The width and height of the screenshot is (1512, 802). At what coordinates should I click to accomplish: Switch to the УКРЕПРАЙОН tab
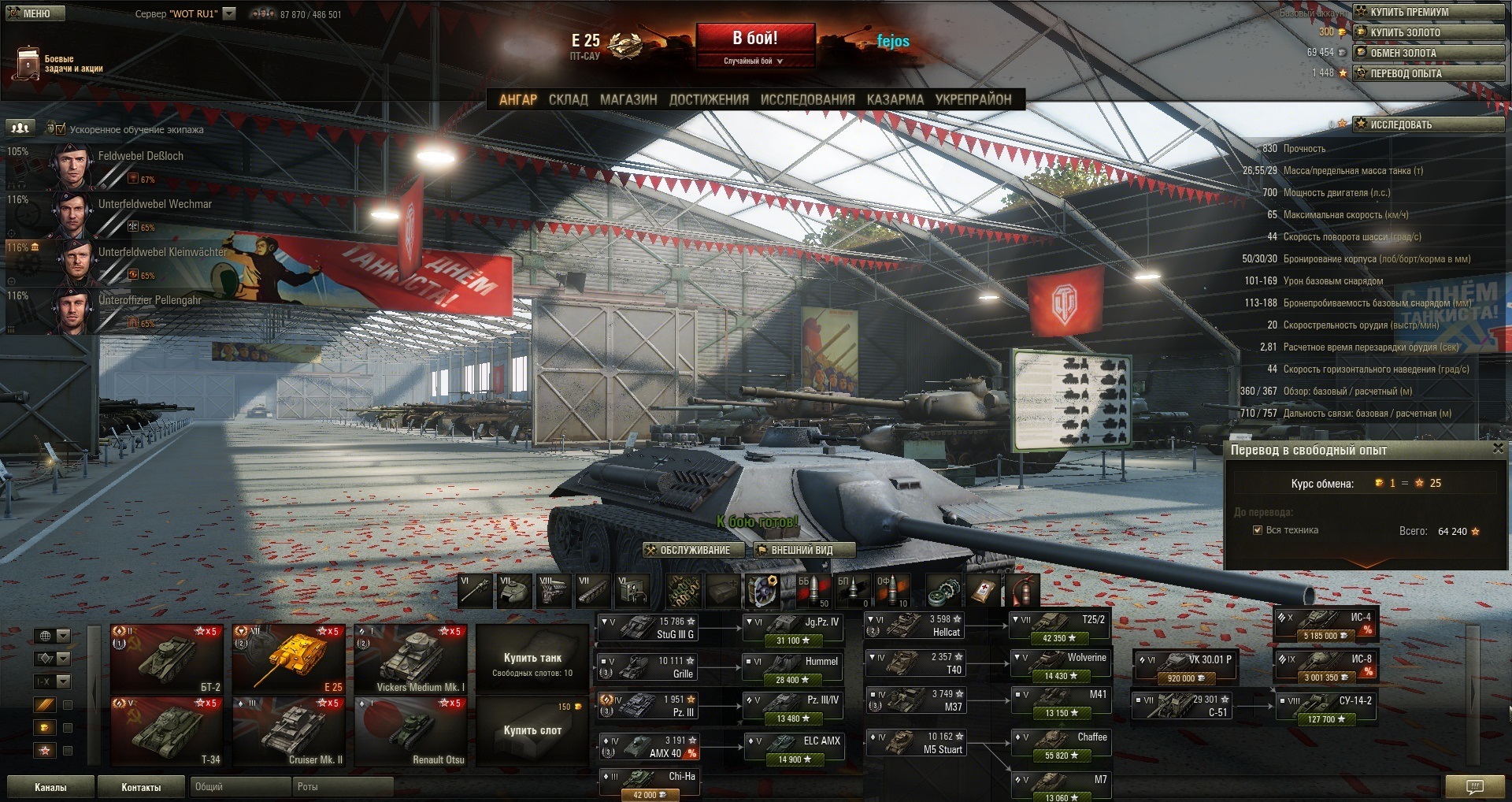click(973, 99)
